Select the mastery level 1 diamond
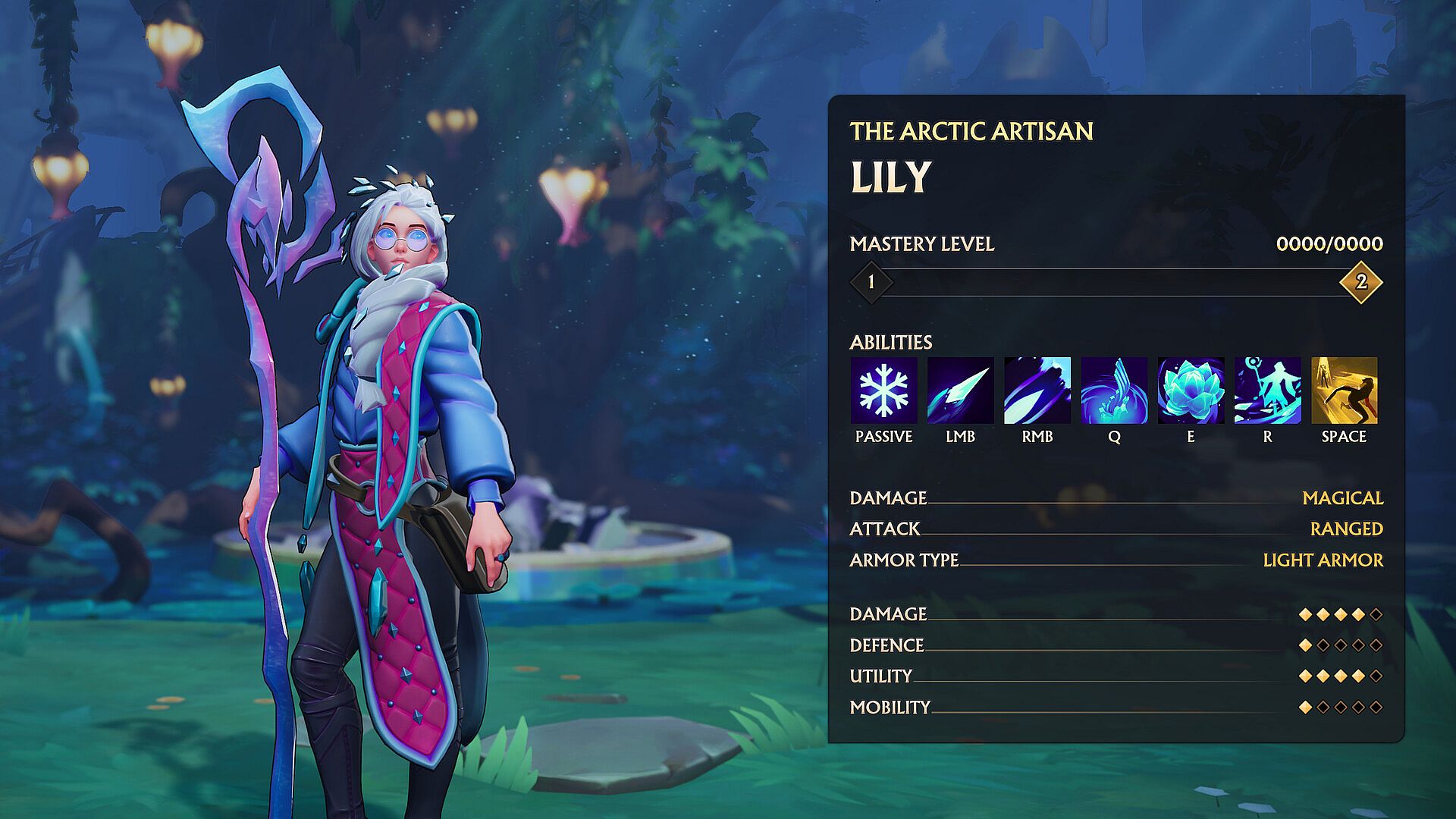Image resolution: width=1456 pixels, height=819 pixels. (871, 282)
